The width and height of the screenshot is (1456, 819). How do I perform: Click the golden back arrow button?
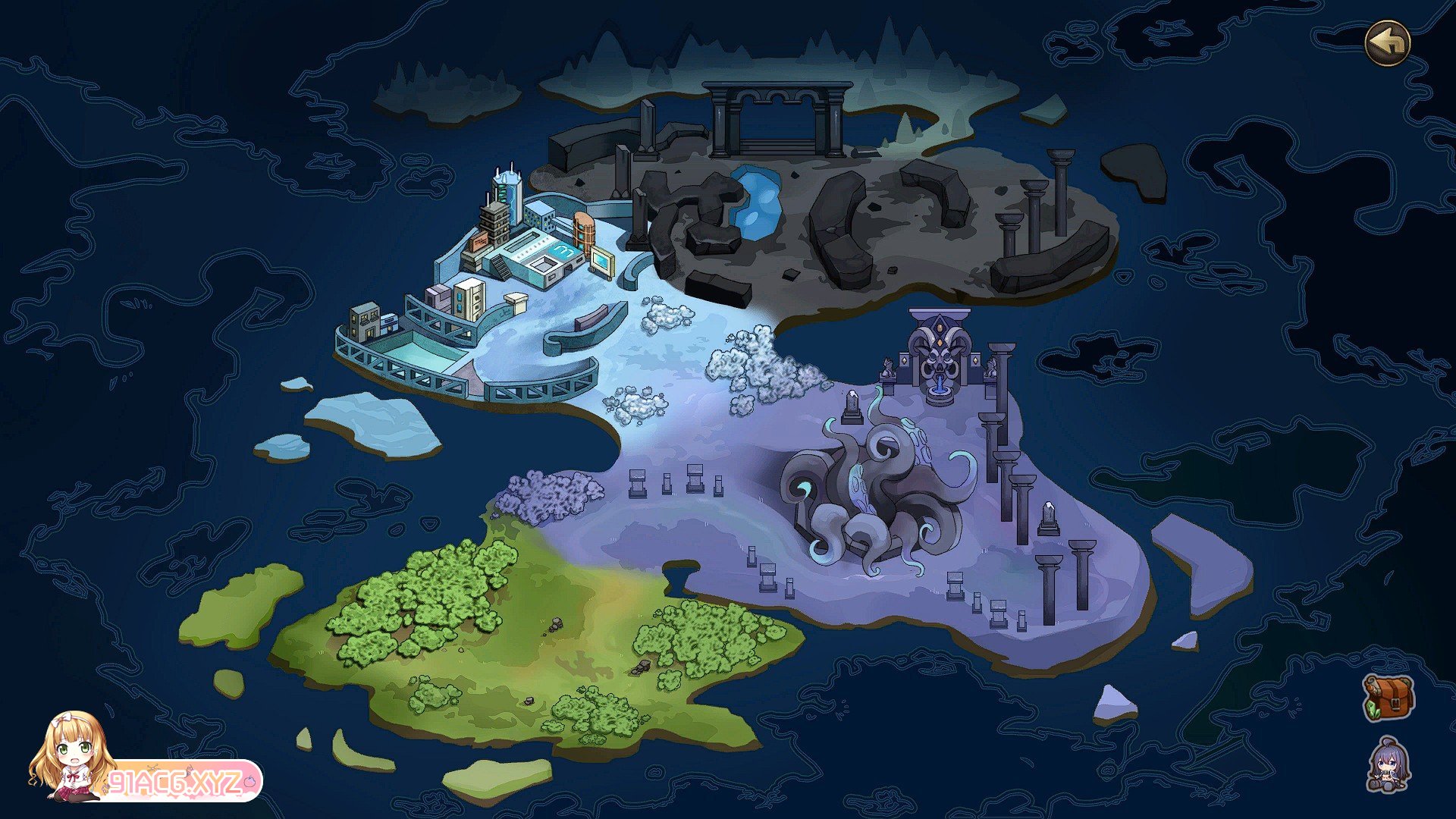(1387, 43)
